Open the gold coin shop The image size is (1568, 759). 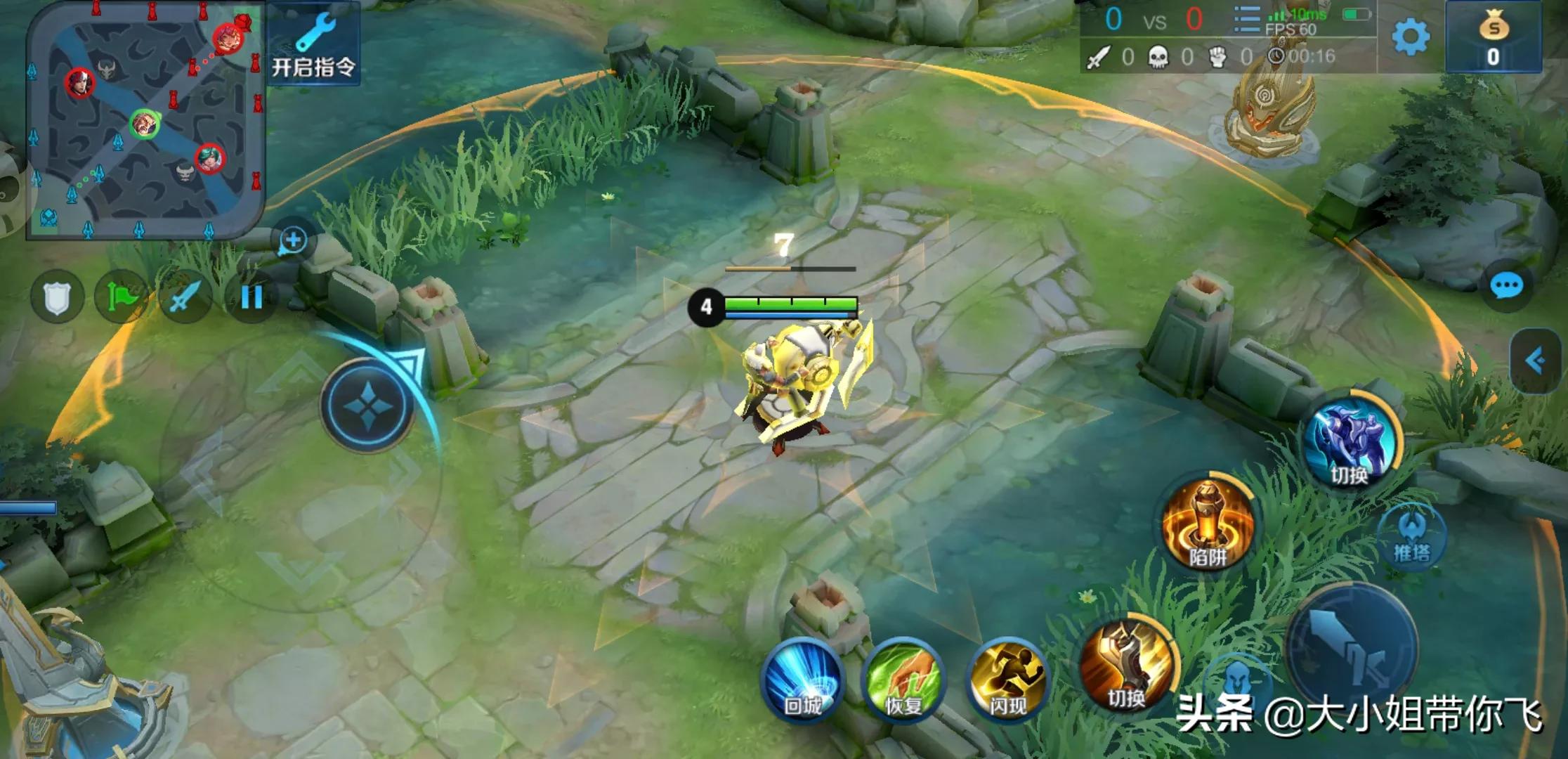1493,38
